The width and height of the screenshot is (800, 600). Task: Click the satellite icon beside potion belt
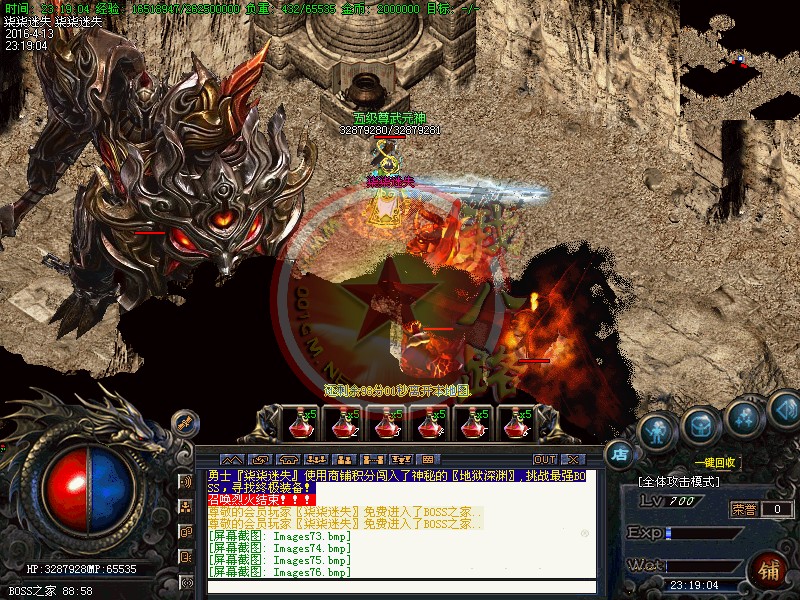(184, 424)
